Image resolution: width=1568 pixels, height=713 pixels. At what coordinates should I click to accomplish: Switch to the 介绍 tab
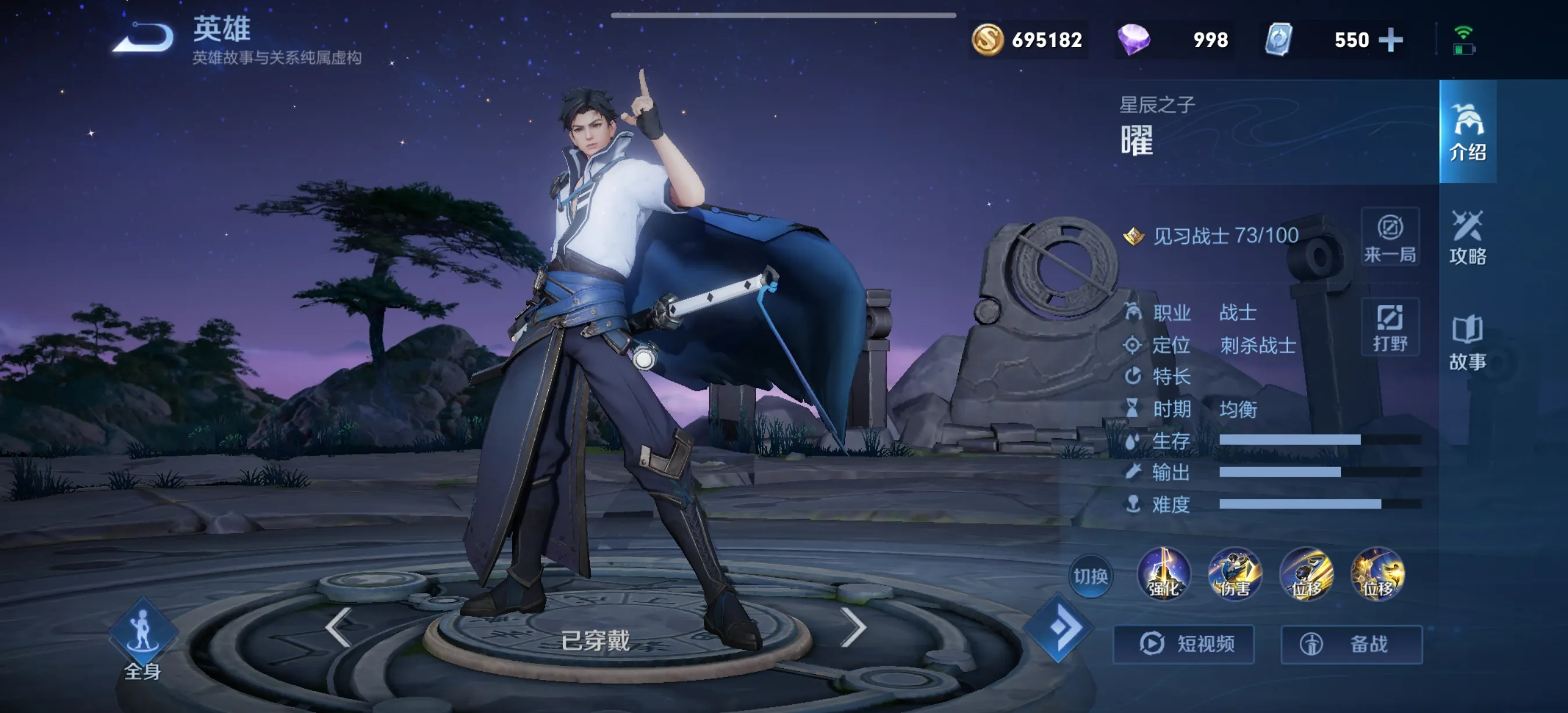click(1468, 131)
